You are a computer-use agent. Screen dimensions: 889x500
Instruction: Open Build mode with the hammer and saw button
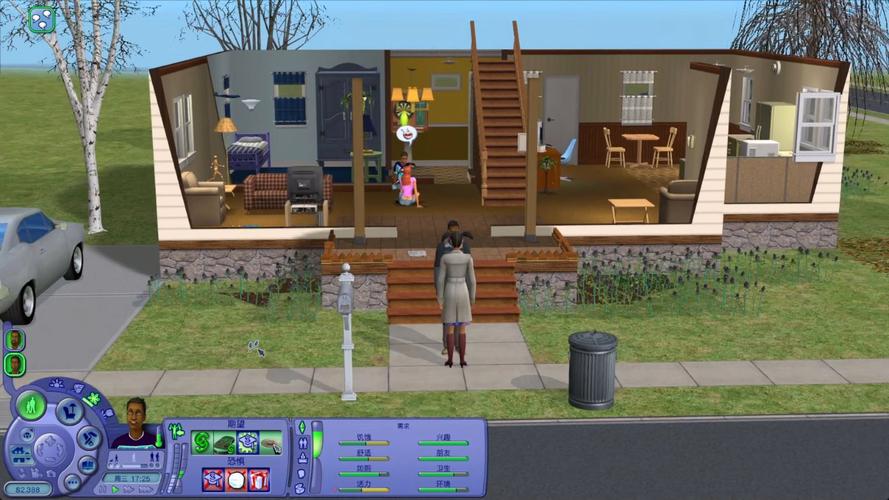pyautogui.click(x=88, y=437)
